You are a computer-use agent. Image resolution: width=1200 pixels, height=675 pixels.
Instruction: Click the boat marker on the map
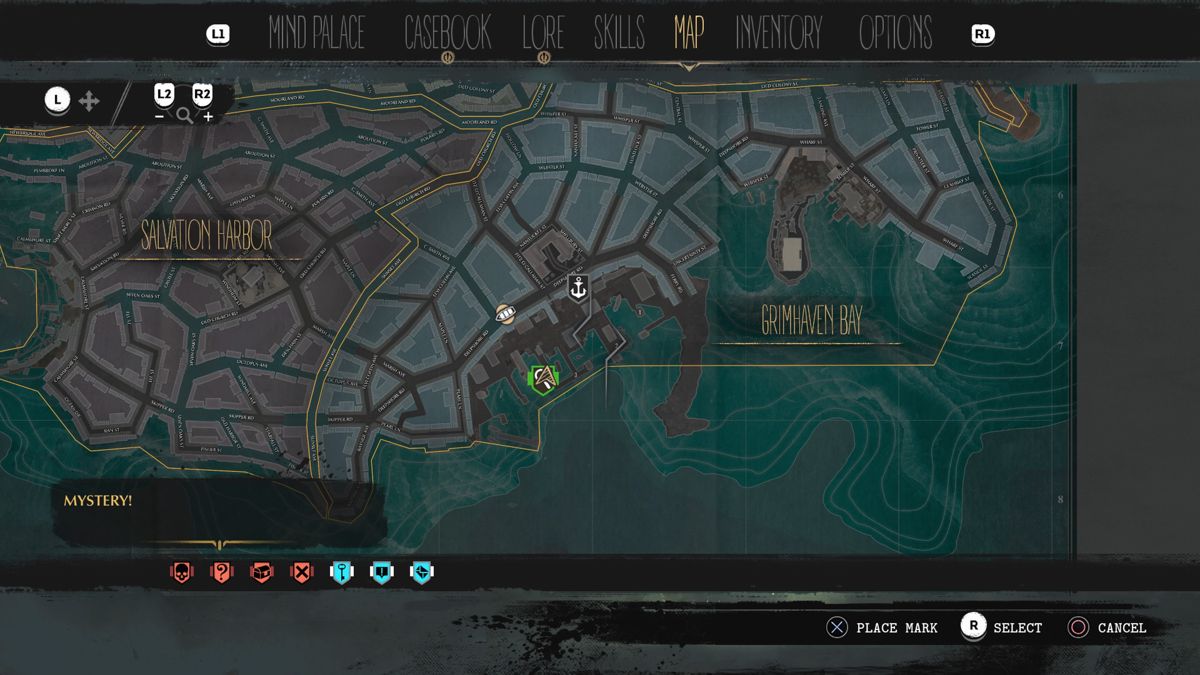(x=505, y=314)
